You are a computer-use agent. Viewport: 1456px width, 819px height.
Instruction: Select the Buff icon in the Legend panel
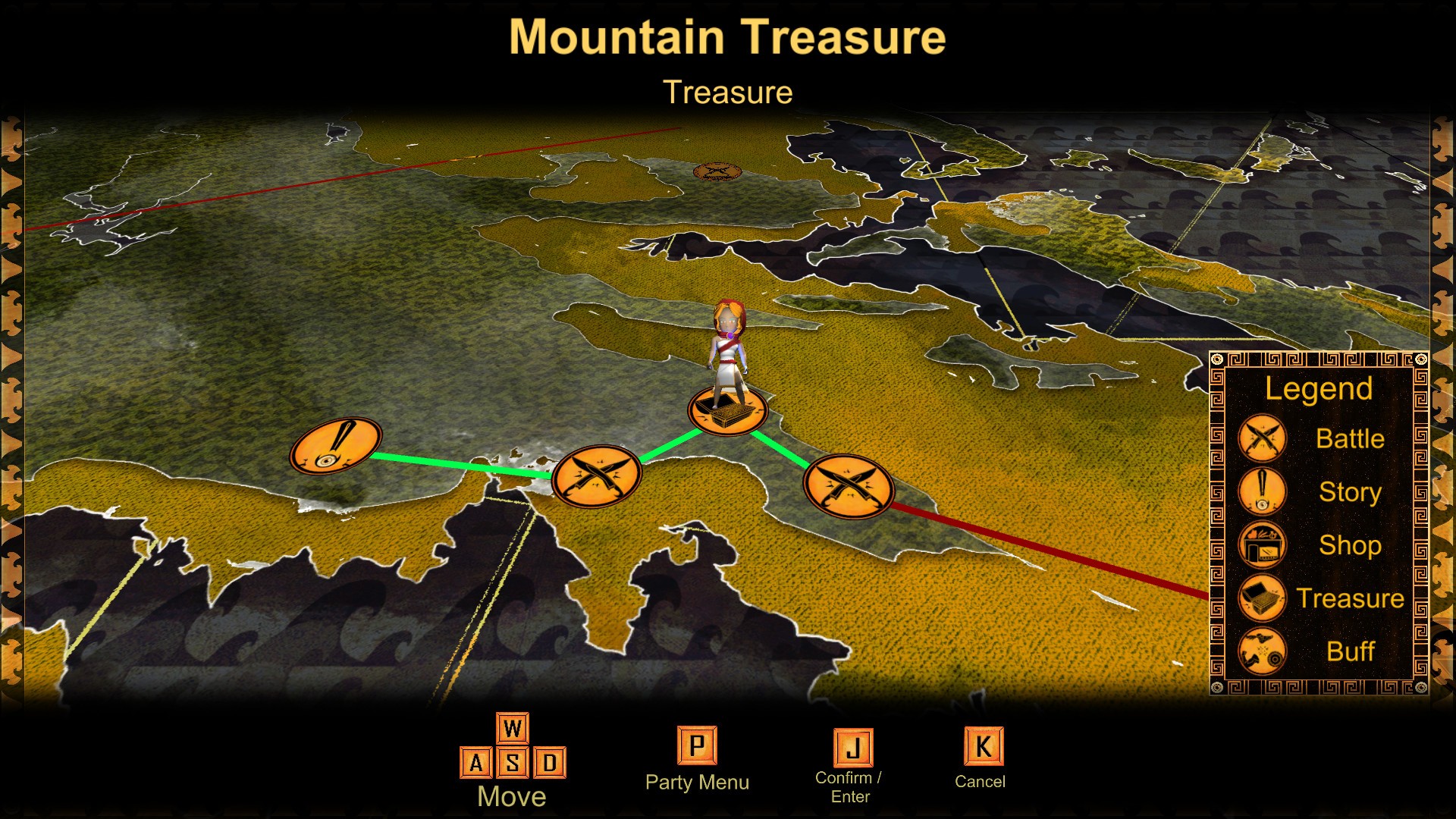[x=1261, y=651]
